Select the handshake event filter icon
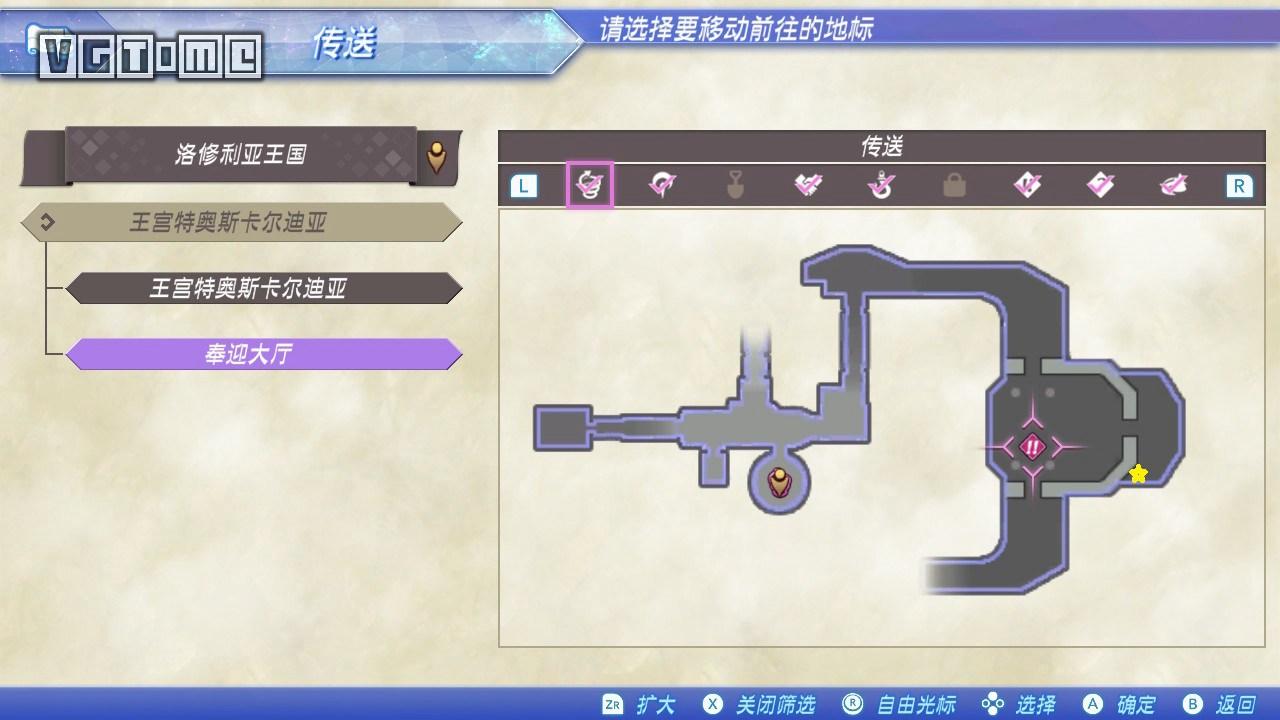The image size is (1280, 720). click(x=810, y=184)
